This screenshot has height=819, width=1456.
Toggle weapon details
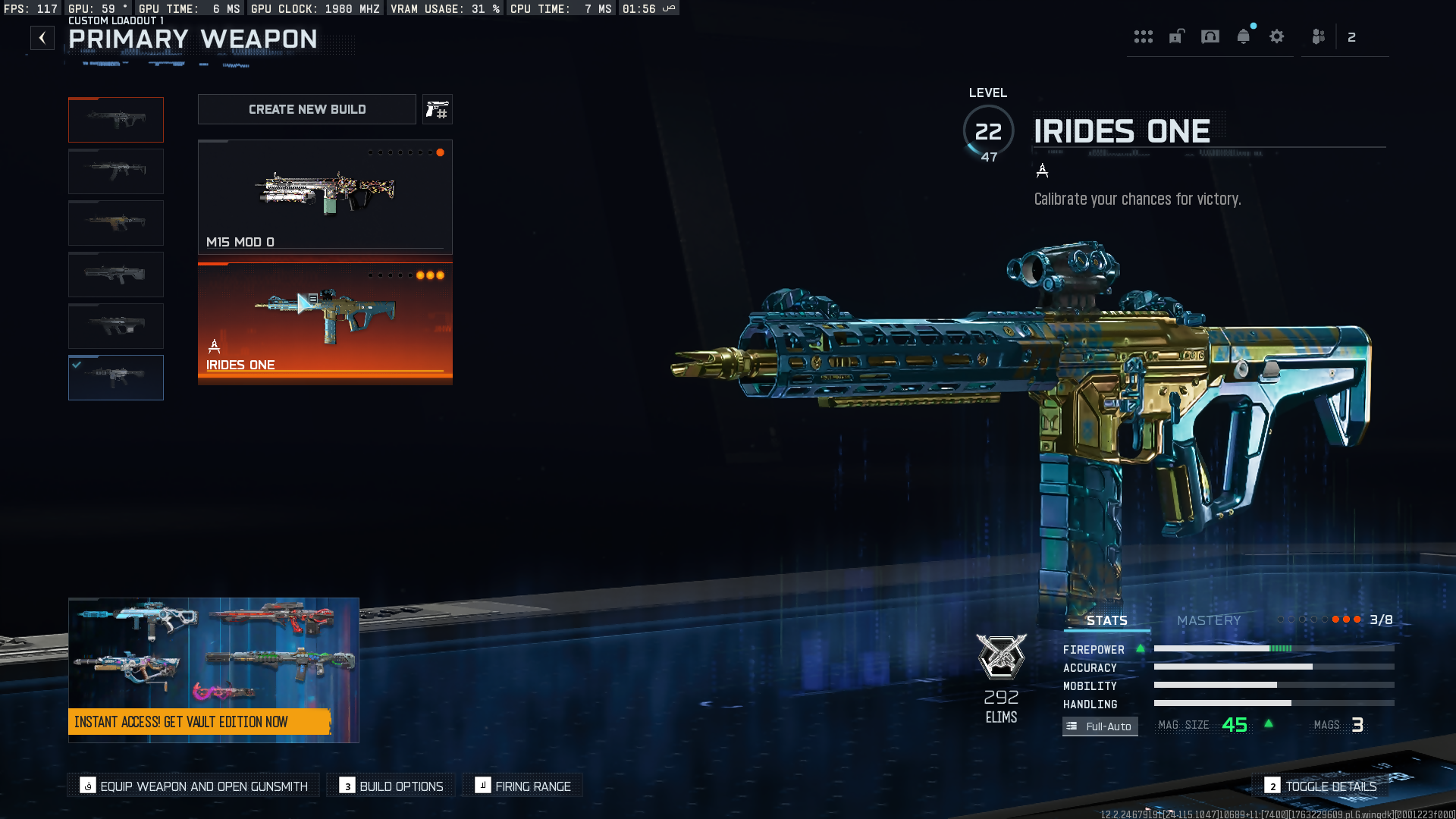[1321, 786]
